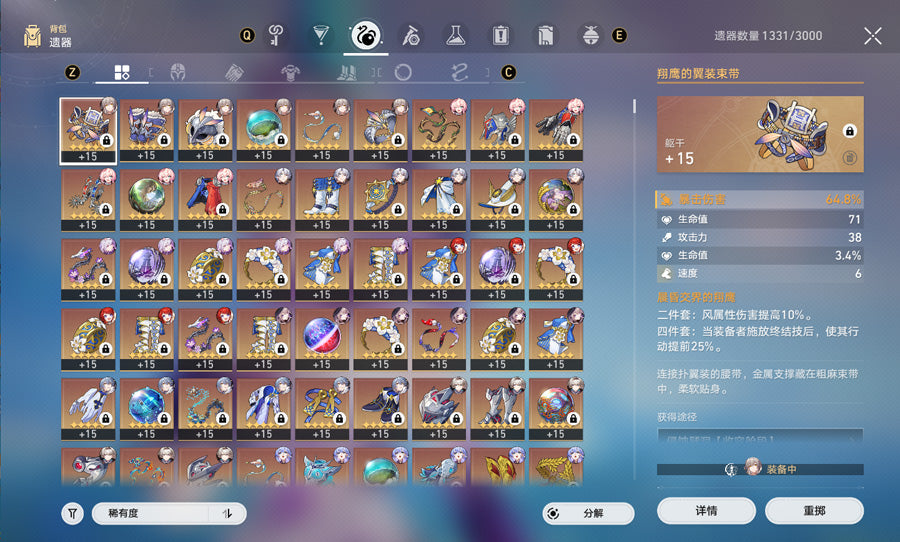Open the 分解 salvage function
The image size is (900, 542).
click(x=588, y=513)
